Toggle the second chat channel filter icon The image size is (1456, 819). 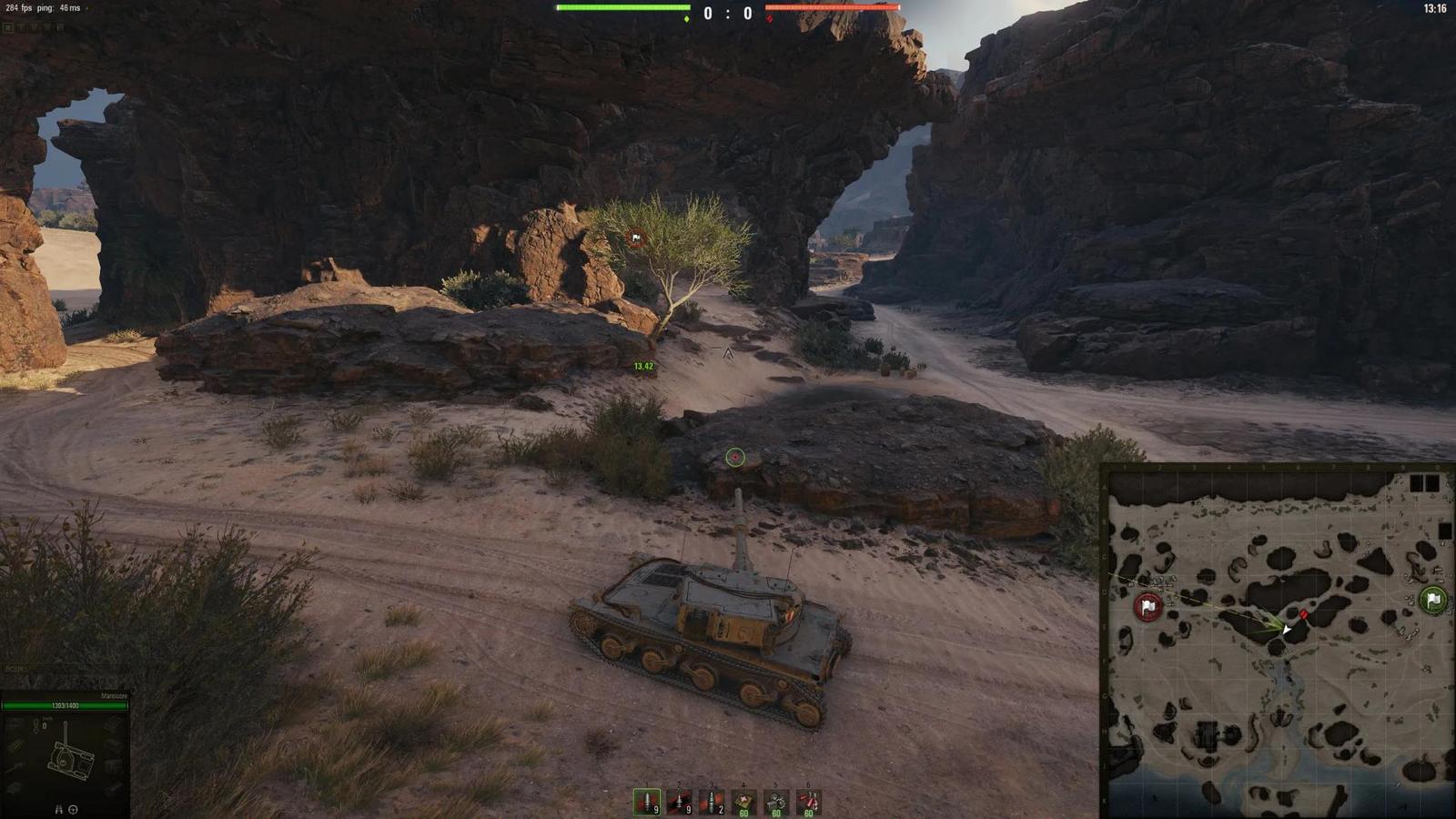coord(21,28)
